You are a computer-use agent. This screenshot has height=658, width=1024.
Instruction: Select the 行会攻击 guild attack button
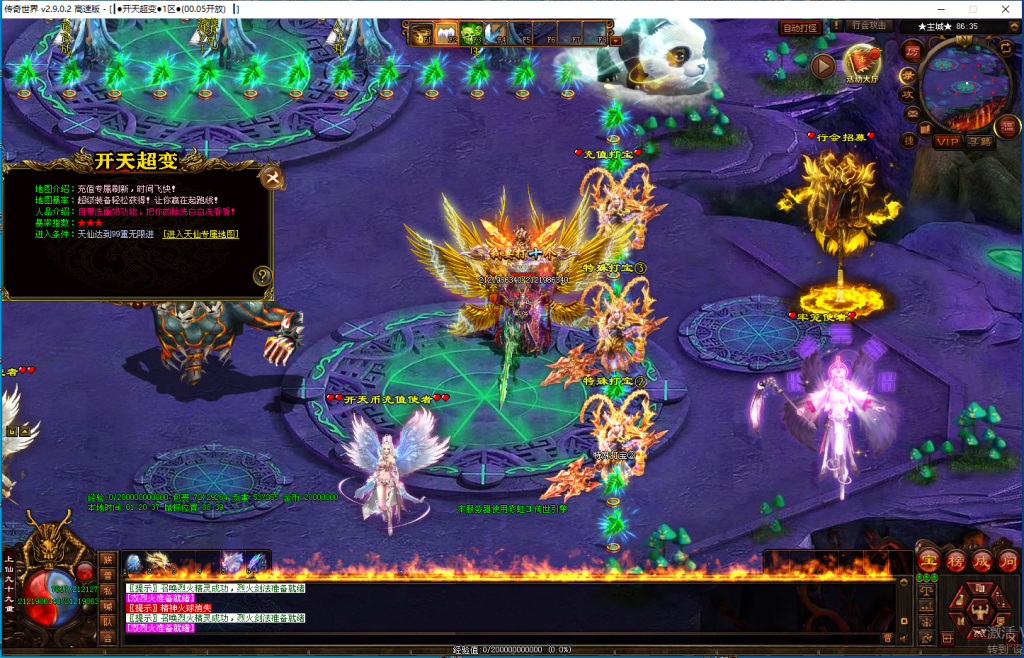pyautogui.click(x=868, y=26)
